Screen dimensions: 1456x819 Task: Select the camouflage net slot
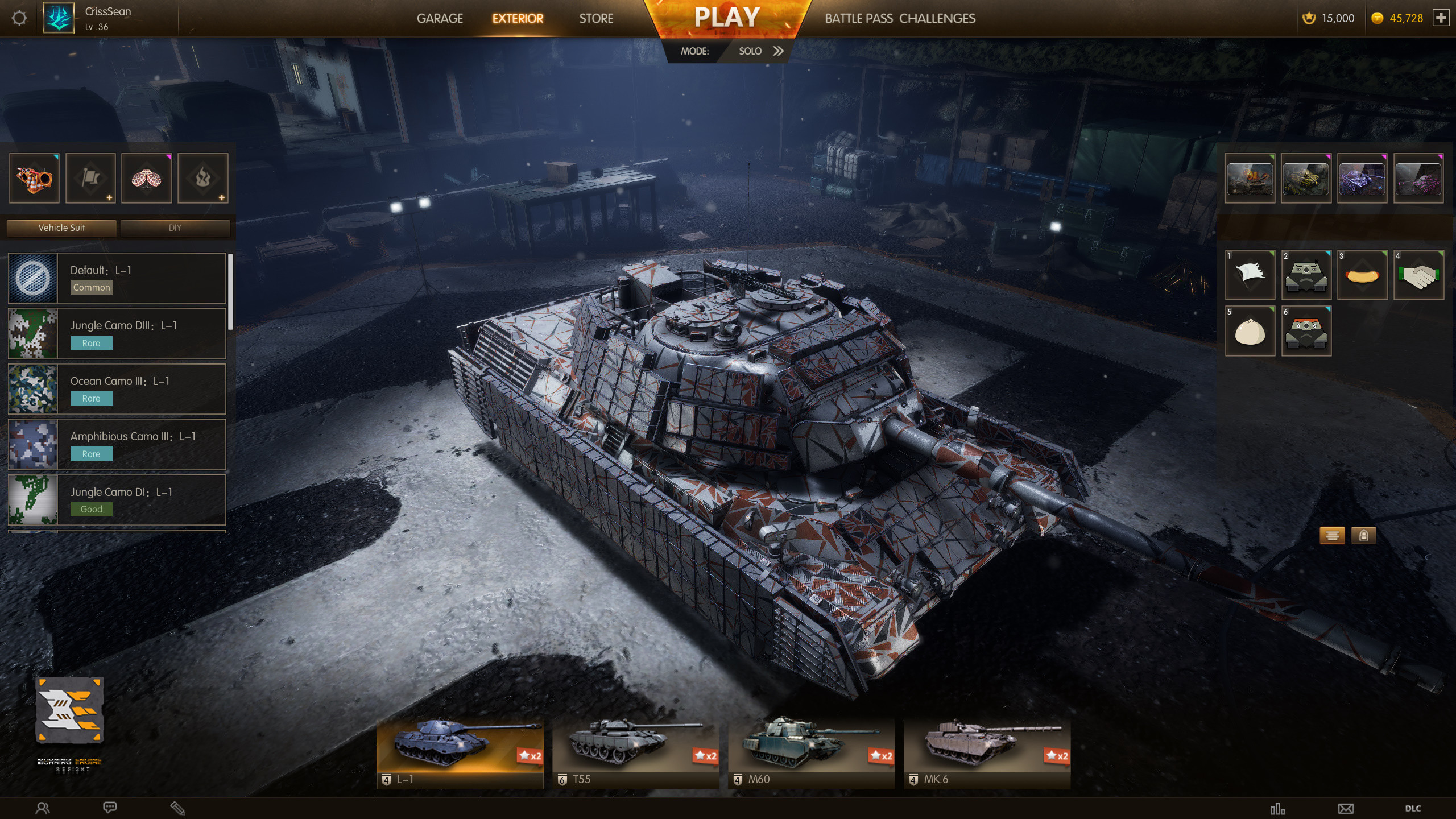pyautogui.click(x=146, y=178)
